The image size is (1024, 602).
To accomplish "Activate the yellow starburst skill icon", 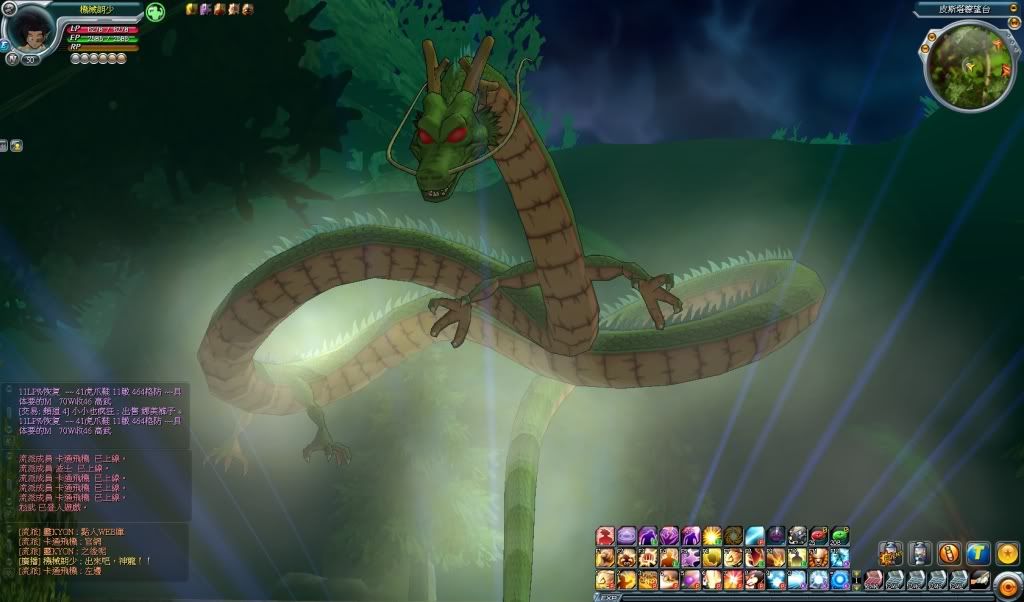I will point(712,536).
